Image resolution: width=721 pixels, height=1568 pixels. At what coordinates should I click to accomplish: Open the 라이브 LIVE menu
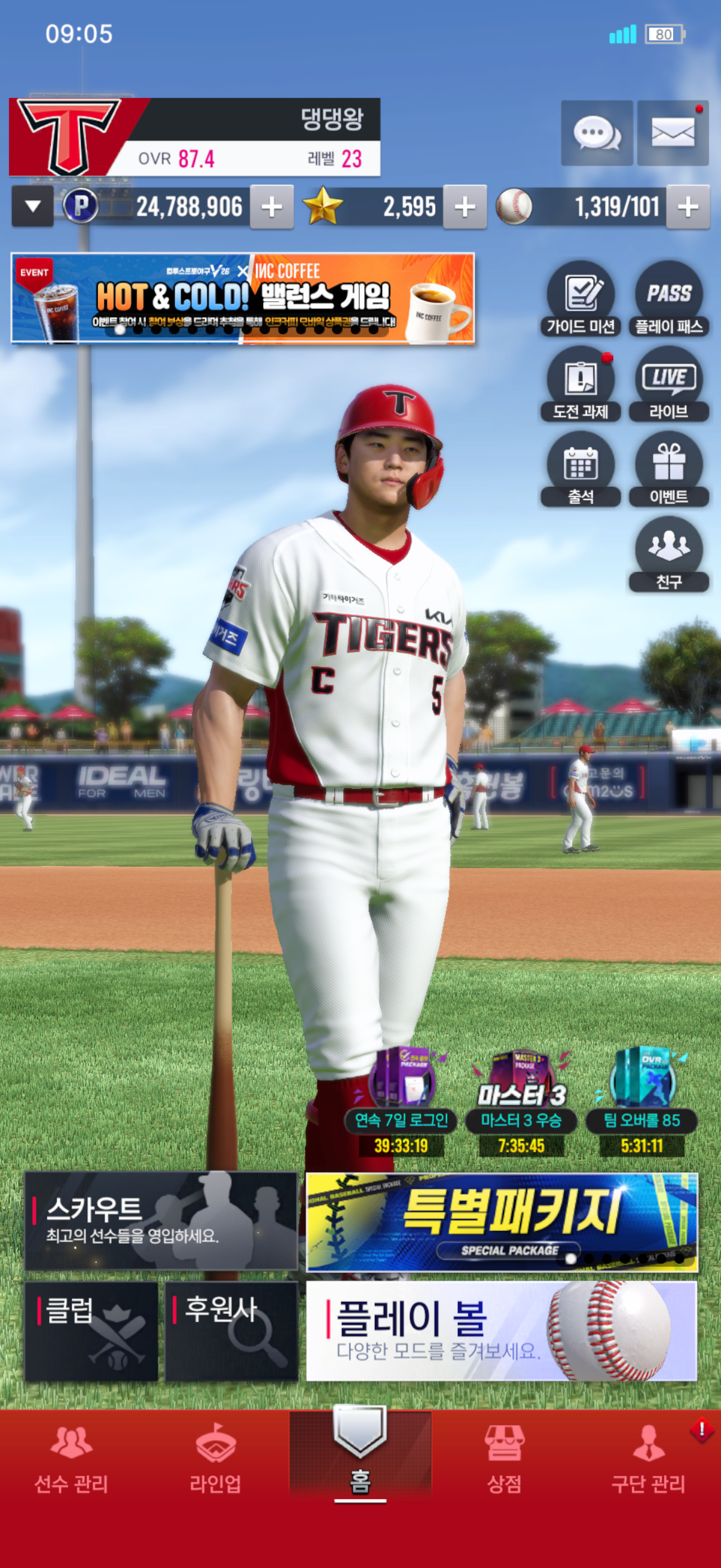(x=668, y=385)
